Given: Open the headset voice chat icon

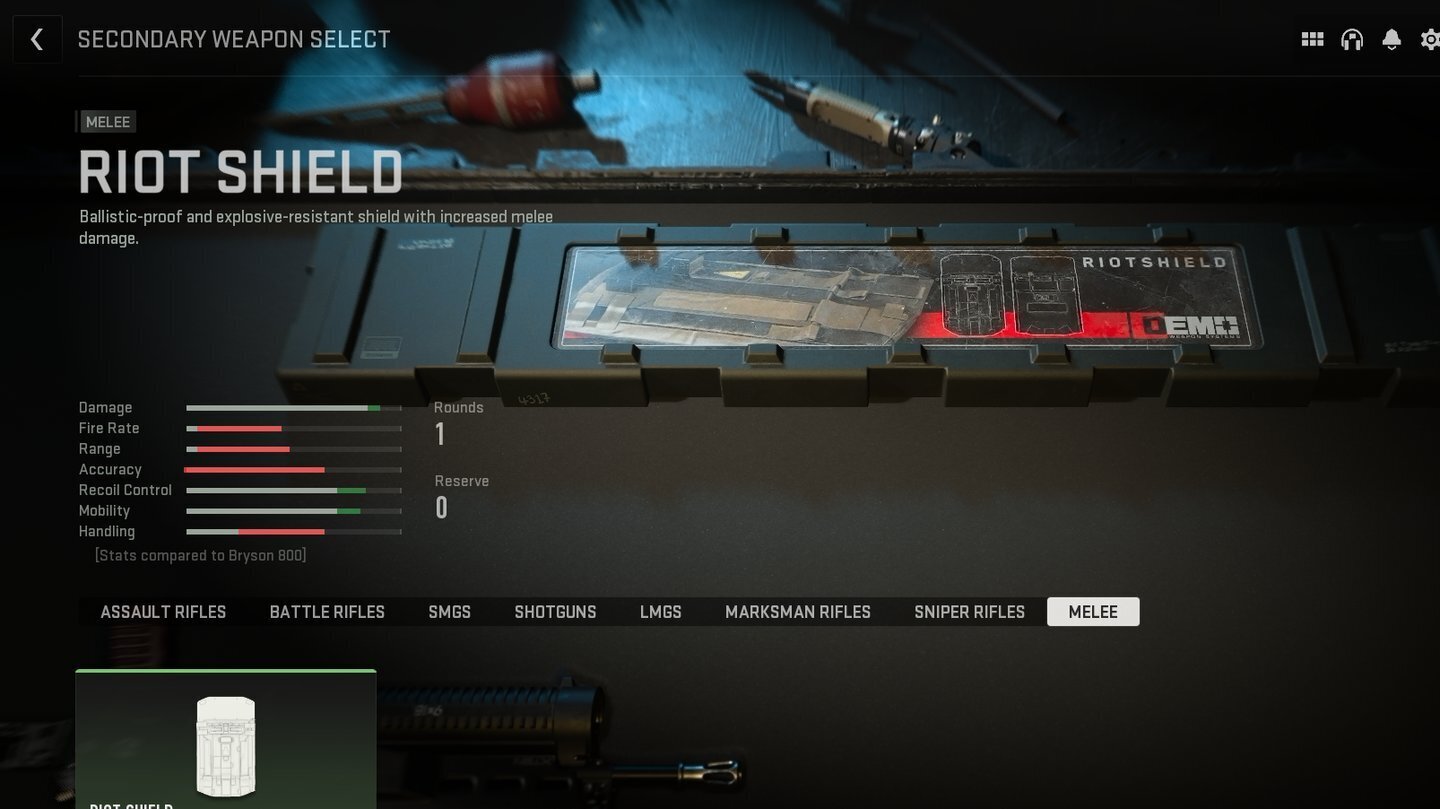Looking at the screenshot, I should (x=1352, y=39).
